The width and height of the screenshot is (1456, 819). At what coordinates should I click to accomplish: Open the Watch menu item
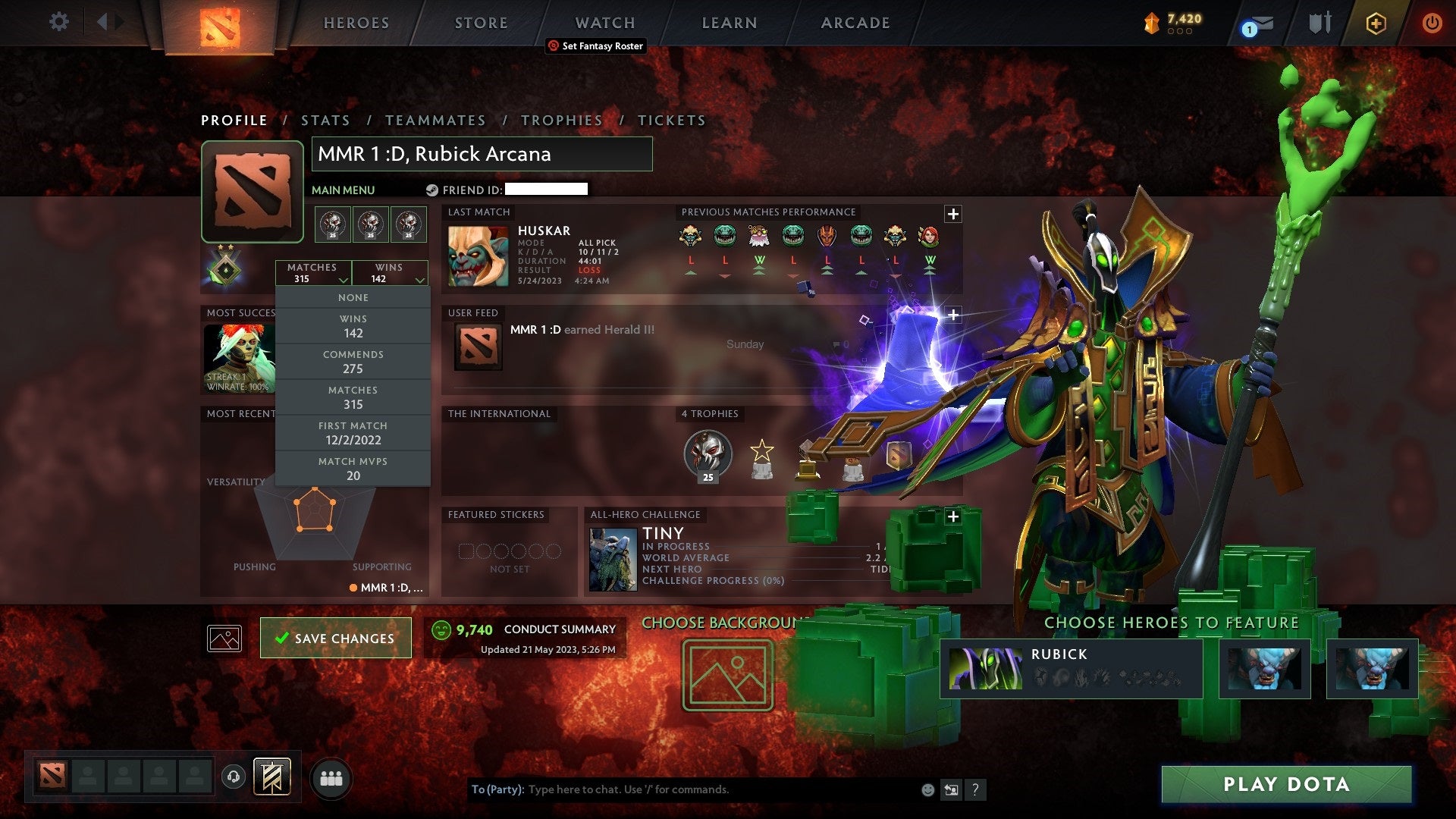[604, 22]
